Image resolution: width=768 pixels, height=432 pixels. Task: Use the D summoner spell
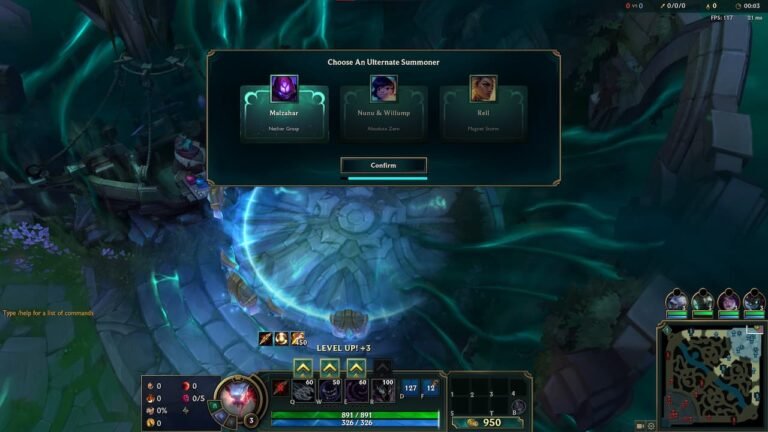tap(410, 388)
